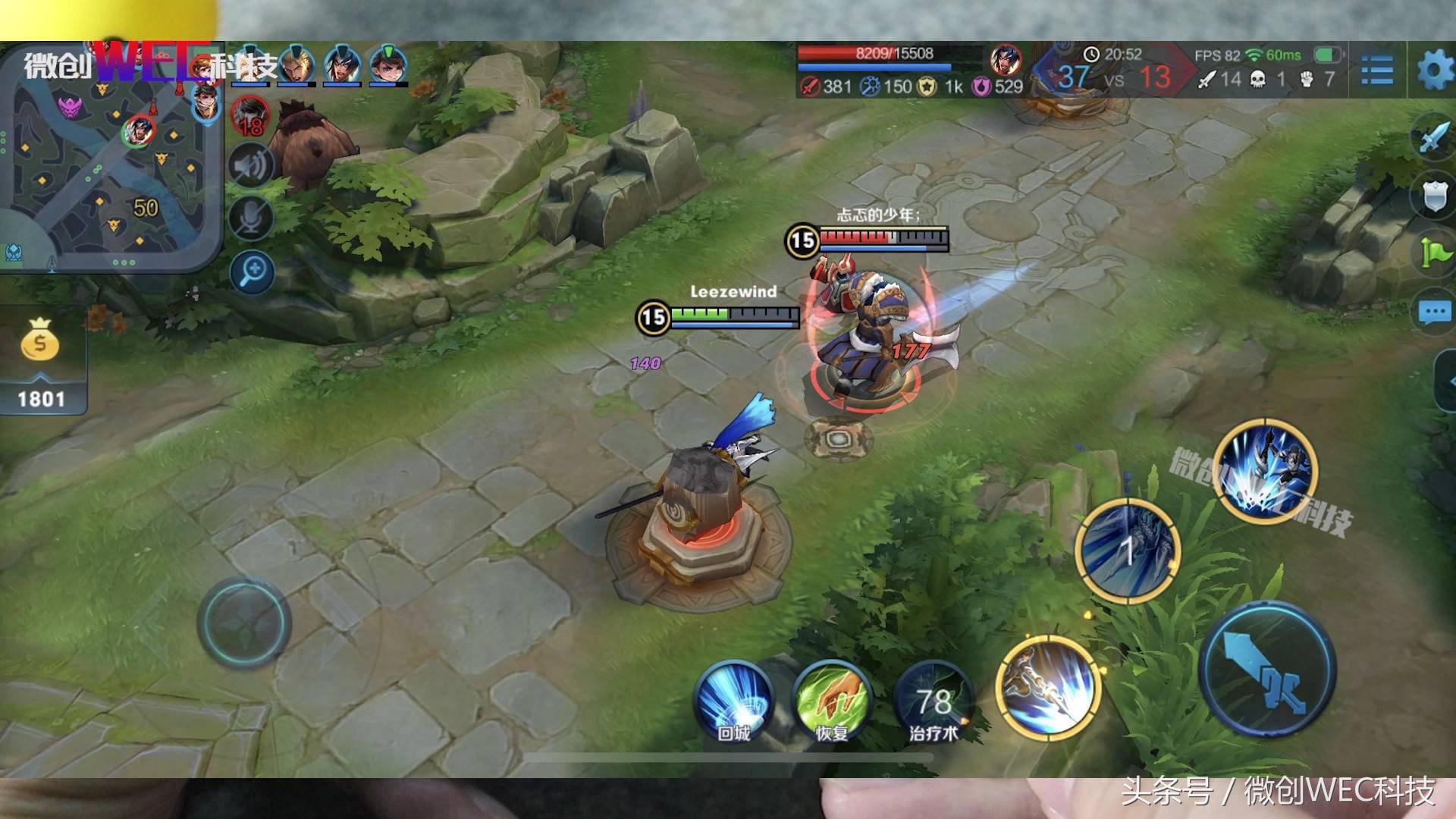
Task: Send the sword attack signal
Action: pos(1433,137)
